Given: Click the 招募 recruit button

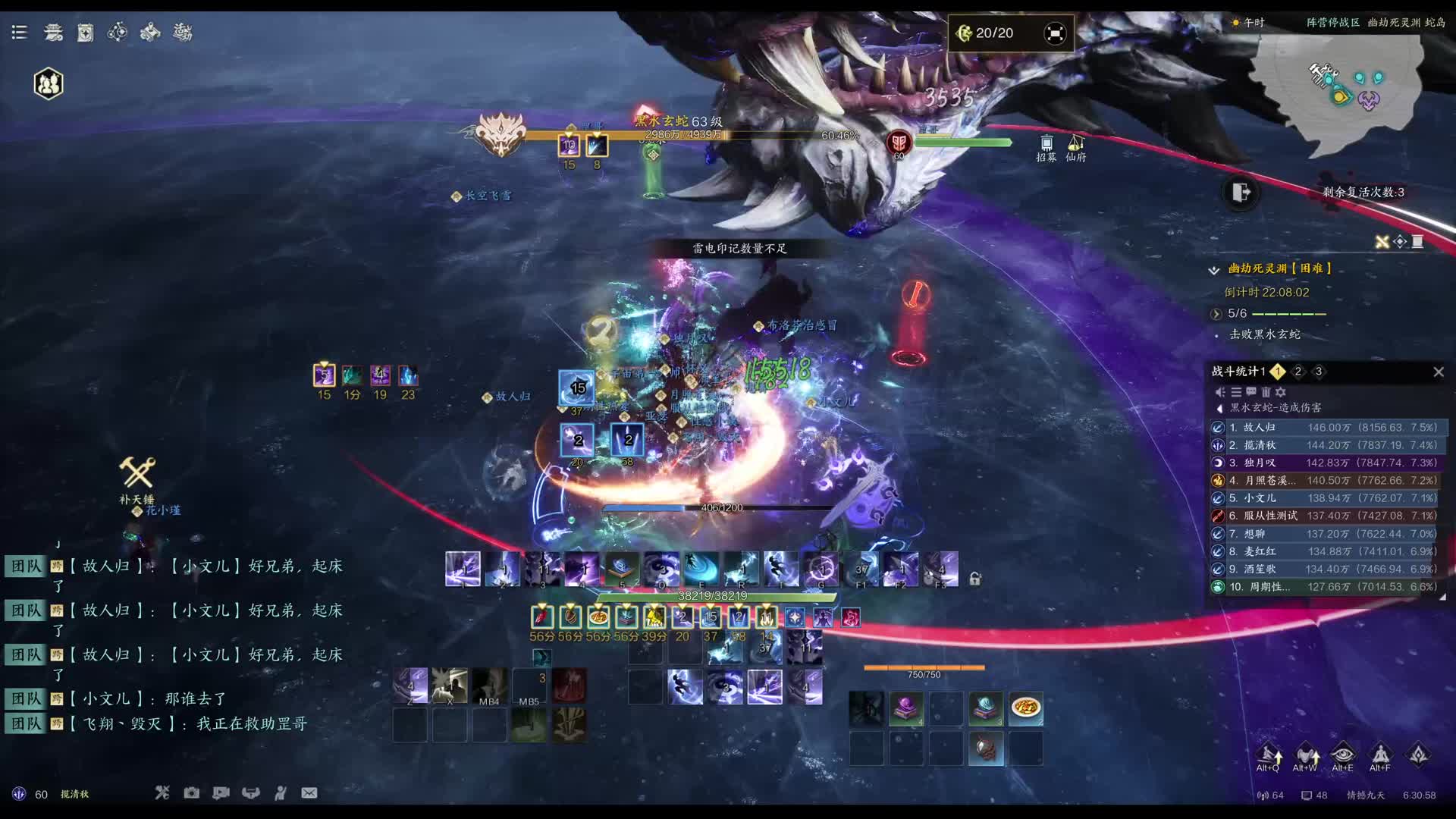Looking at the screenshot, I should pyautogui.click(x=1046, y=148).
